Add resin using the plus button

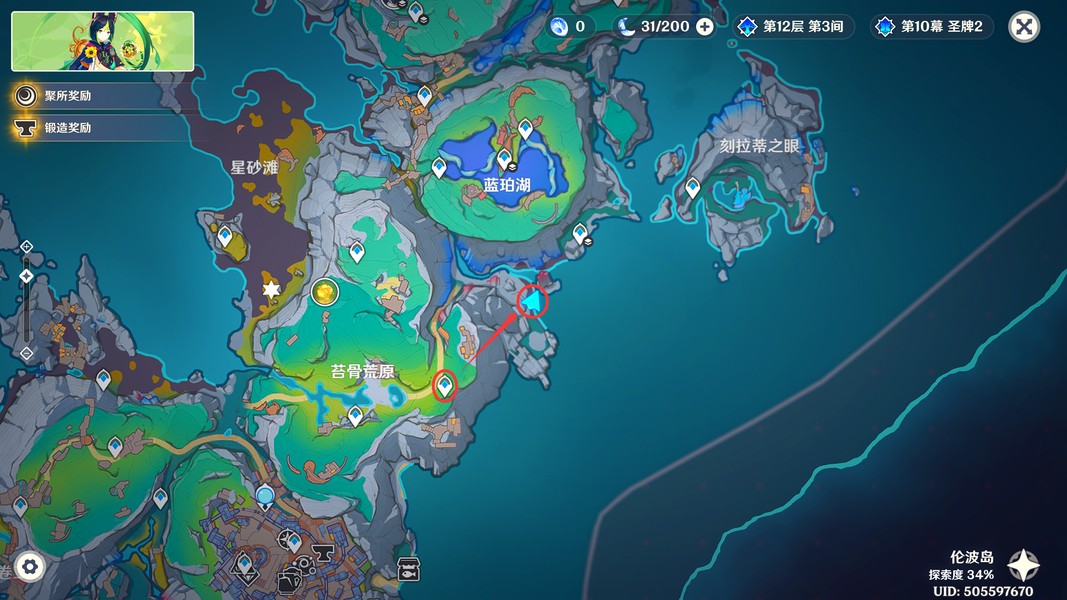coord(705,27)
